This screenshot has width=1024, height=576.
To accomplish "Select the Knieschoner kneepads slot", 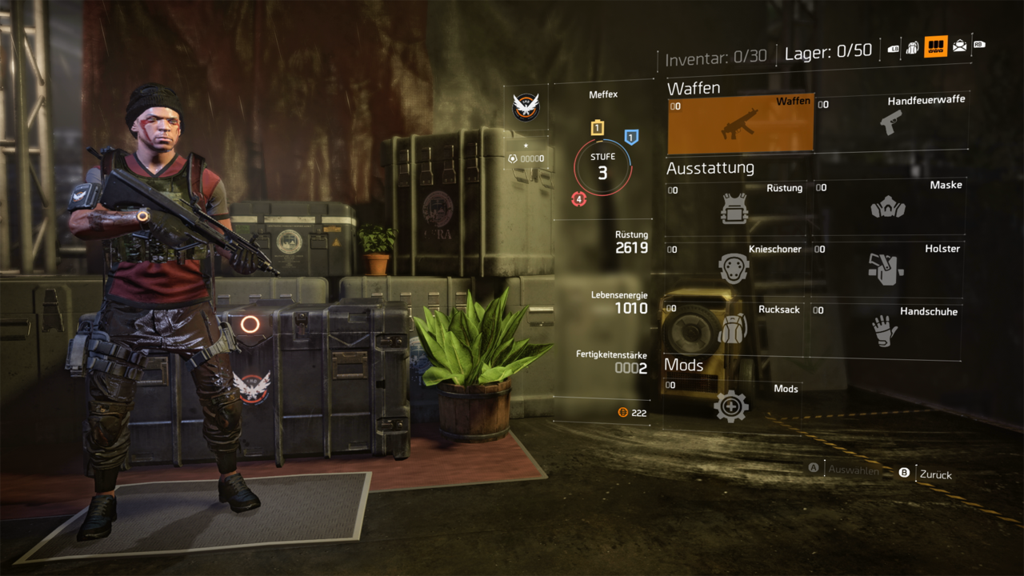I will [x=735, y=268].
